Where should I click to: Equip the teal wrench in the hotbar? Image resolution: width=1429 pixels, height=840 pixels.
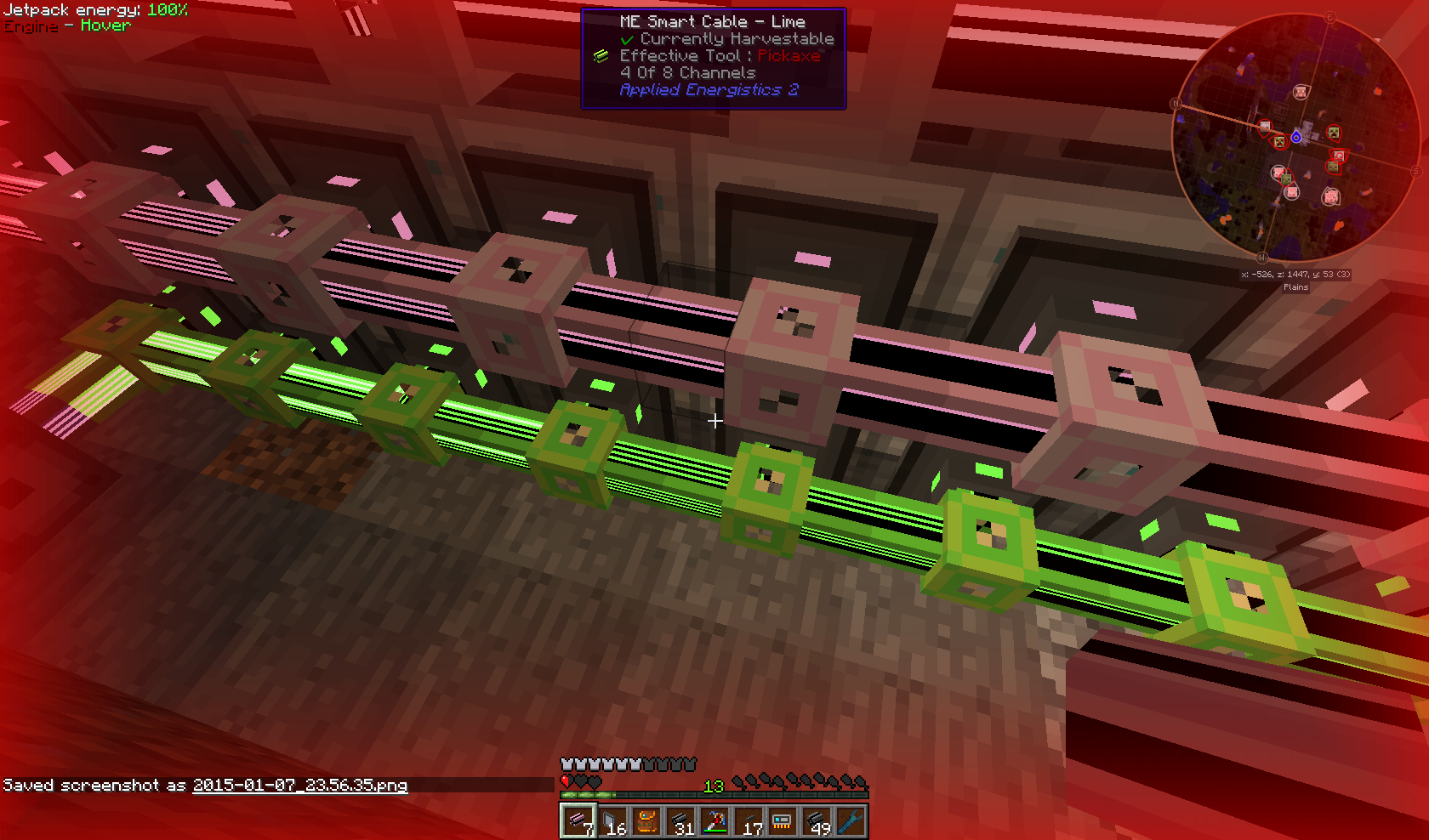pyautogui.click(x=851, y=821)
